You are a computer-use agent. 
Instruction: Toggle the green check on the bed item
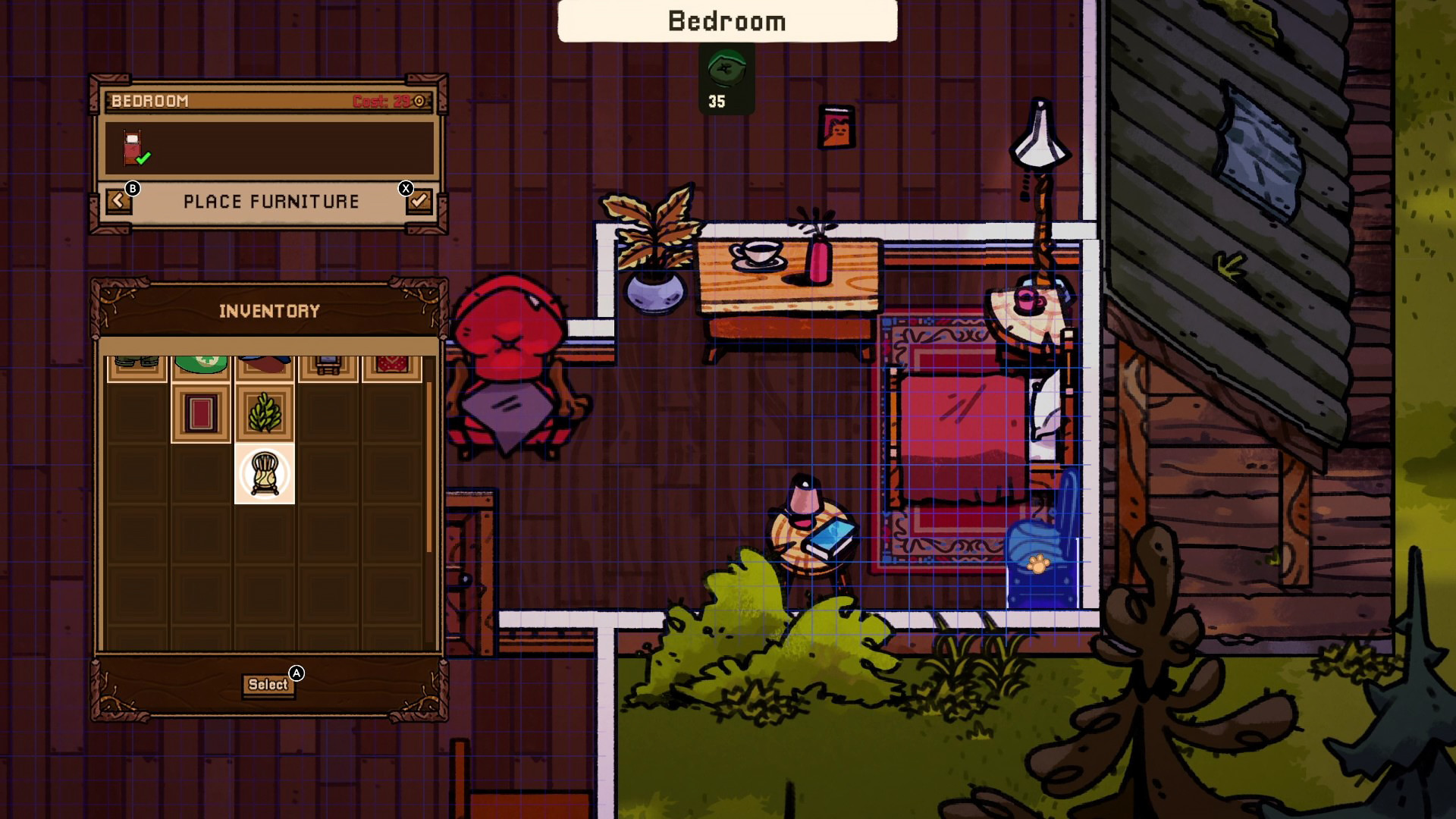pos(145,158)
